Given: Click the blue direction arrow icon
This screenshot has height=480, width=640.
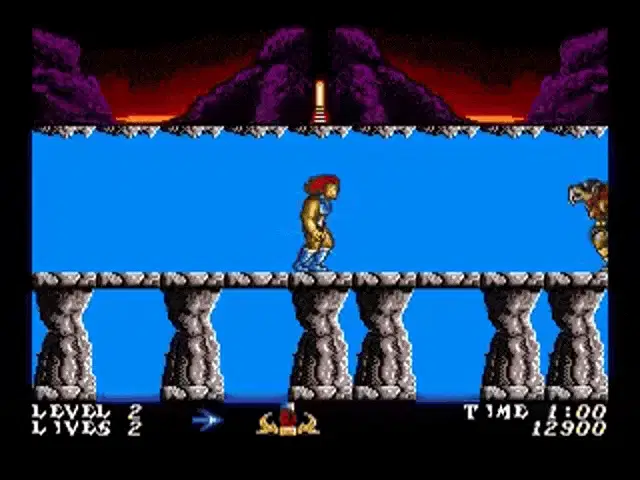Looking at the screenshot, I should coord(207,421).
